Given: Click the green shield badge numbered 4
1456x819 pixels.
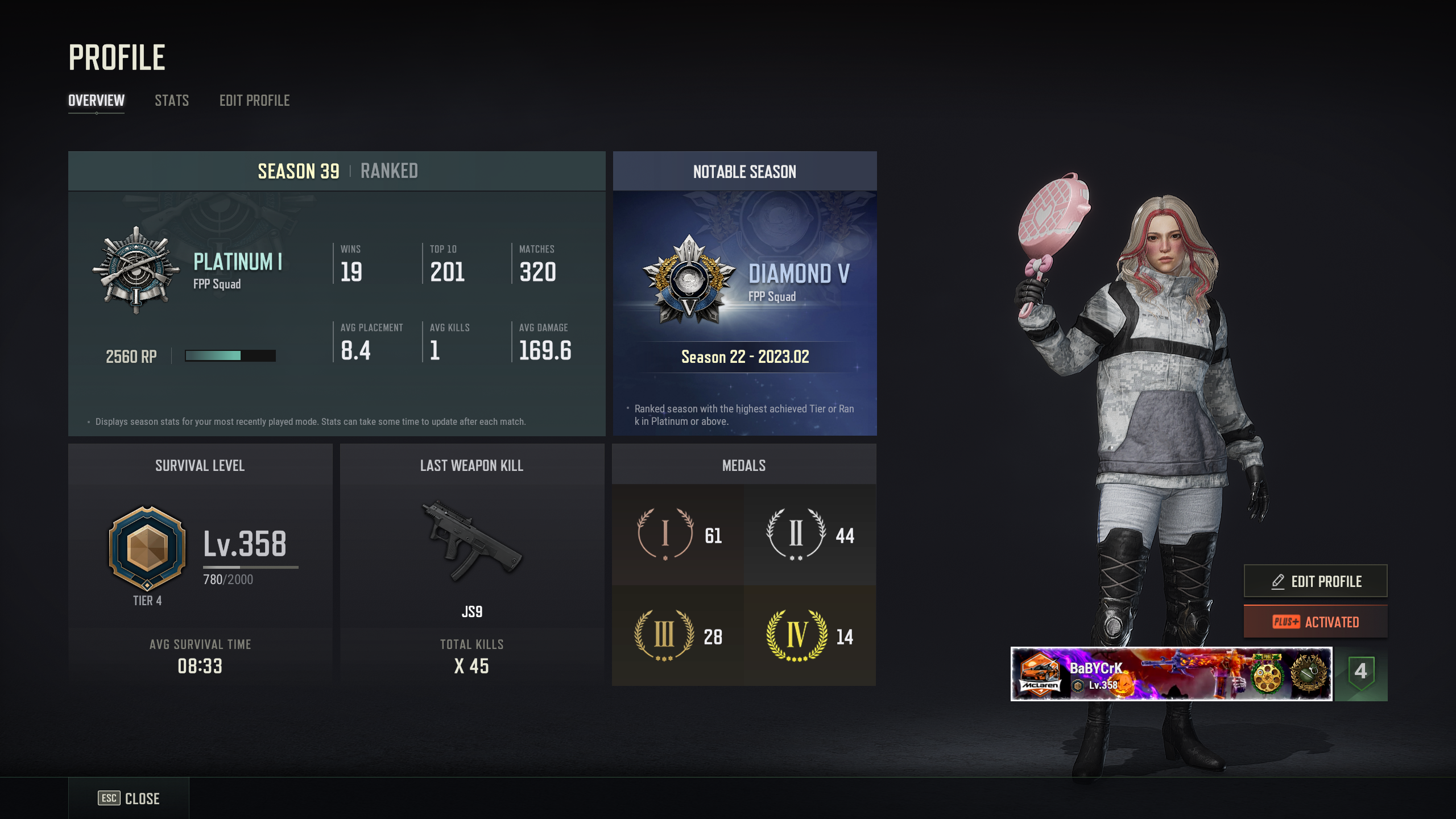Looking at the screenshot, I should pyautogui.click(x=1360, y=673).
